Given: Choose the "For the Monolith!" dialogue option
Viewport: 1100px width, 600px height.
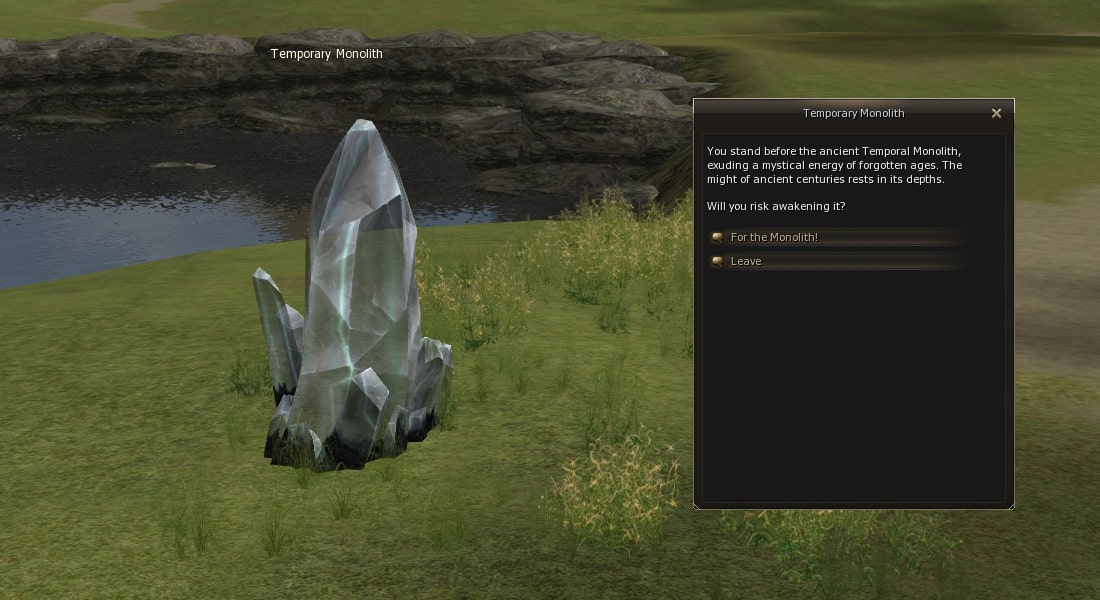Looking at the screenshot, I should [774, 237].
